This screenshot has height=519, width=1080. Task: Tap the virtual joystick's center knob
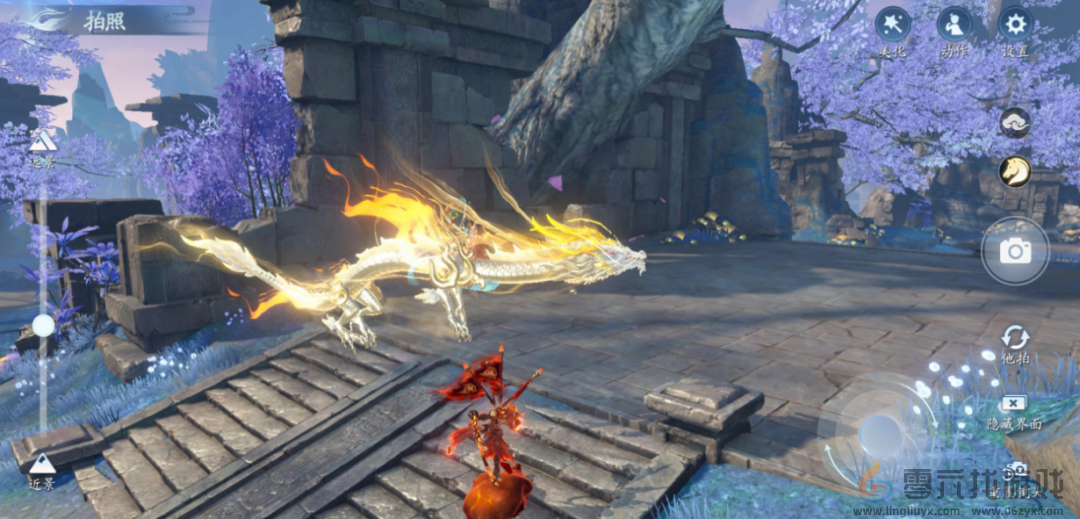coord(880,433)
